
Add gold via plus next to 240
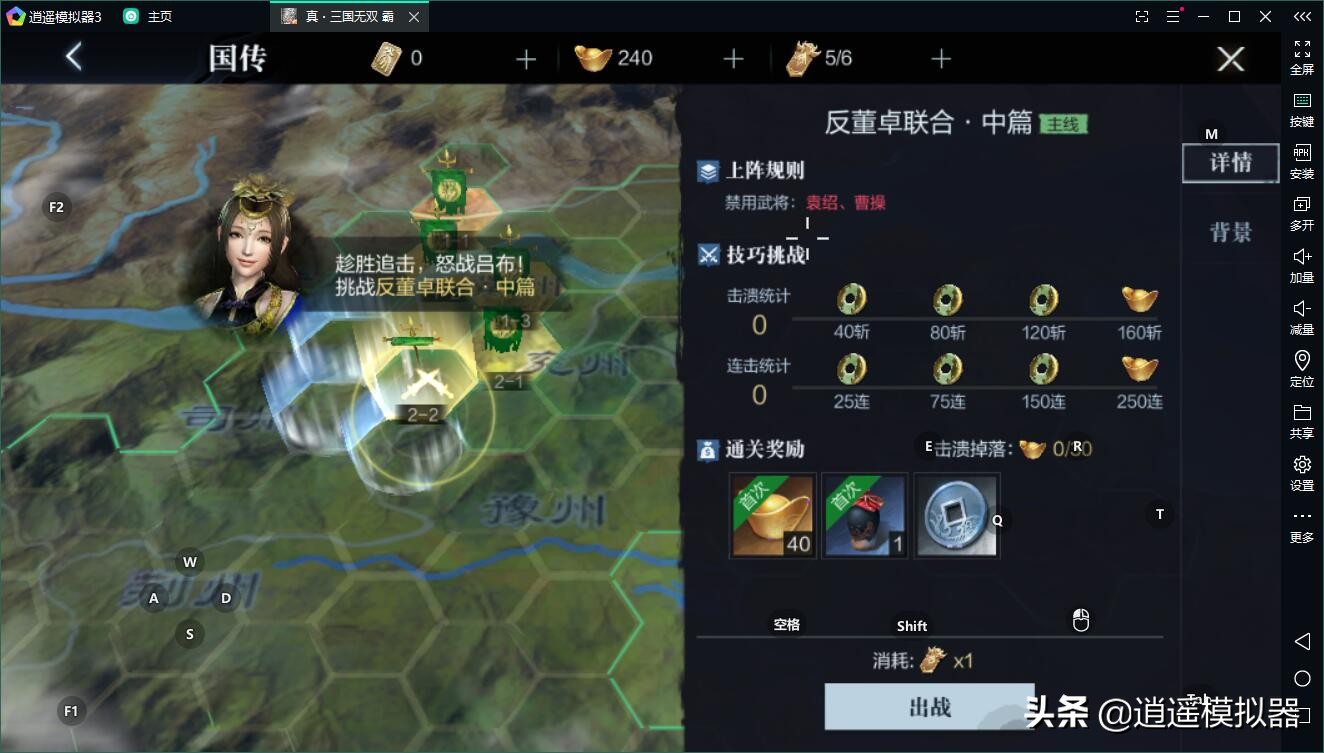[x=732, y=58]
